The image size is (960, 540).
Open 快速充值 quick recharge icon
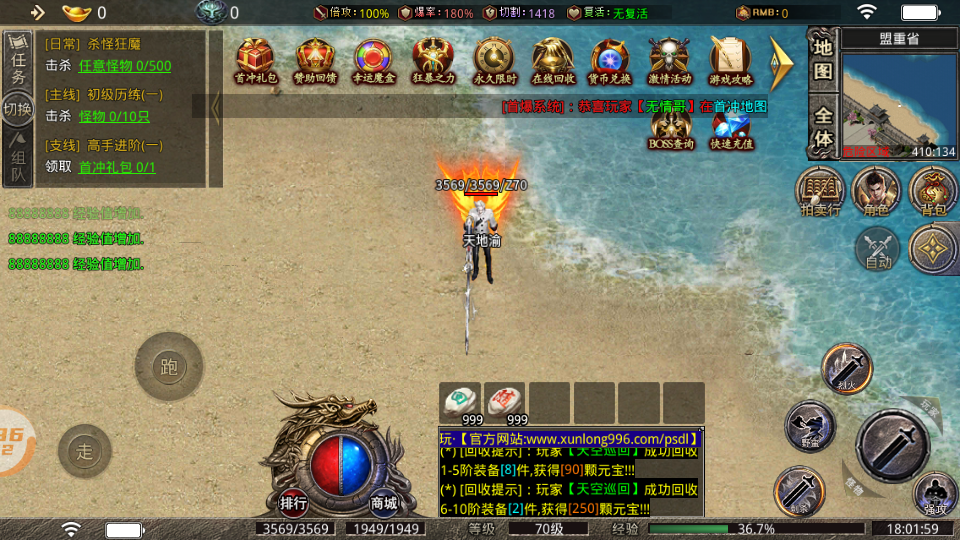click(731, 127)
